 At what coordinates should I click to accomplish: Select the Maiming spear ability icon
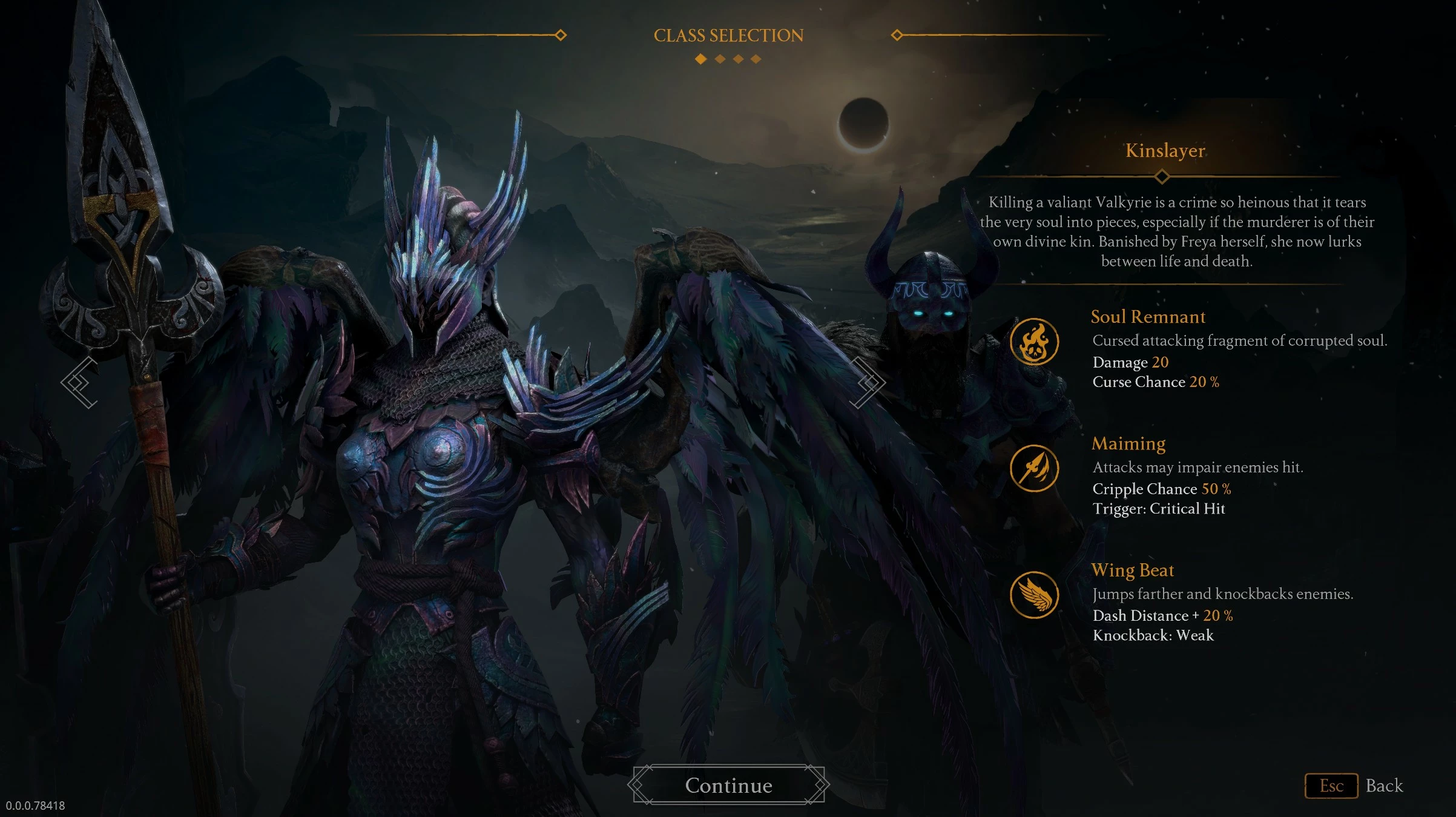[1034, 468]
